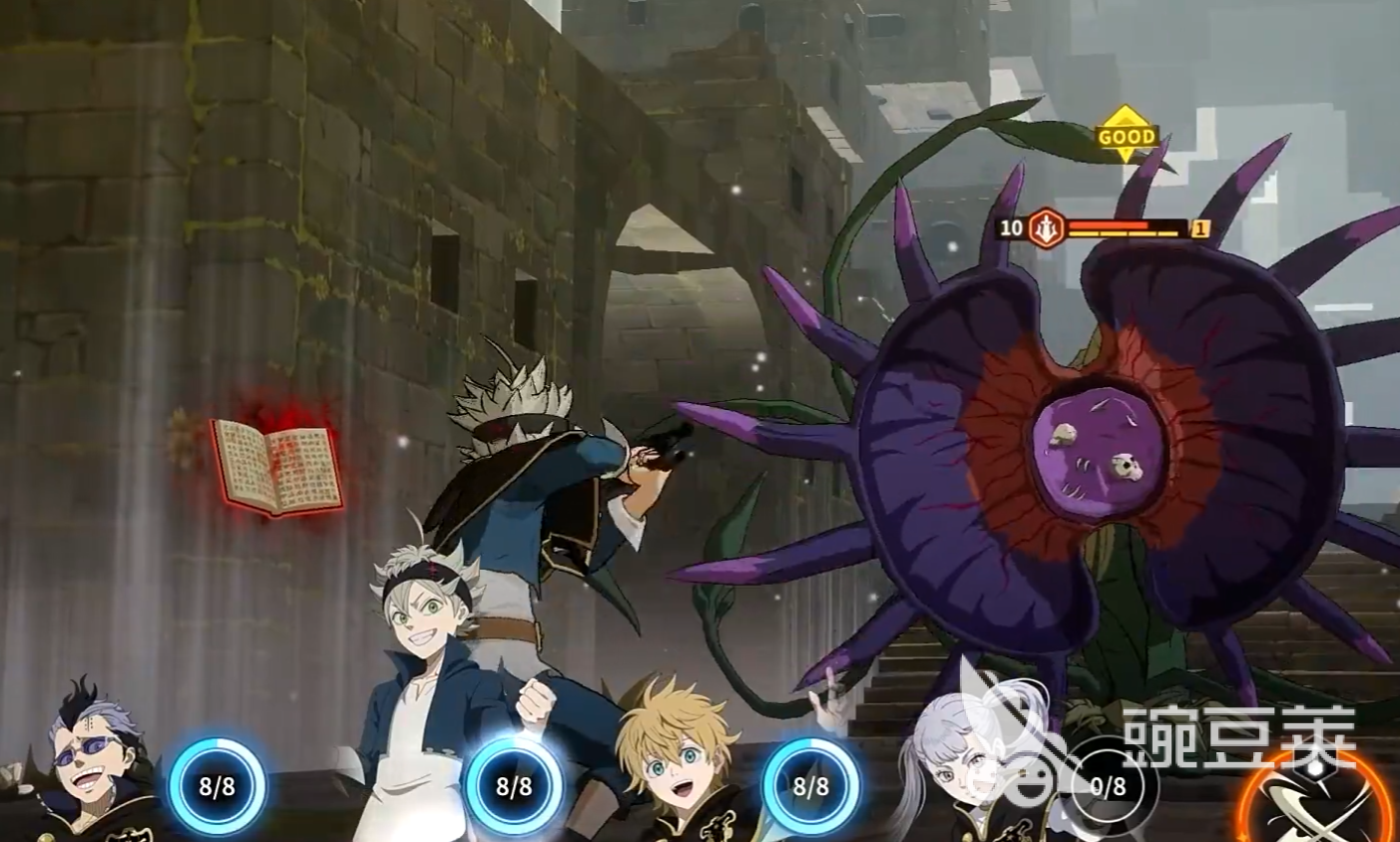1400x842 pixels.
Task: Choose Asta's grinning character portrait
Action: (422, 609)
